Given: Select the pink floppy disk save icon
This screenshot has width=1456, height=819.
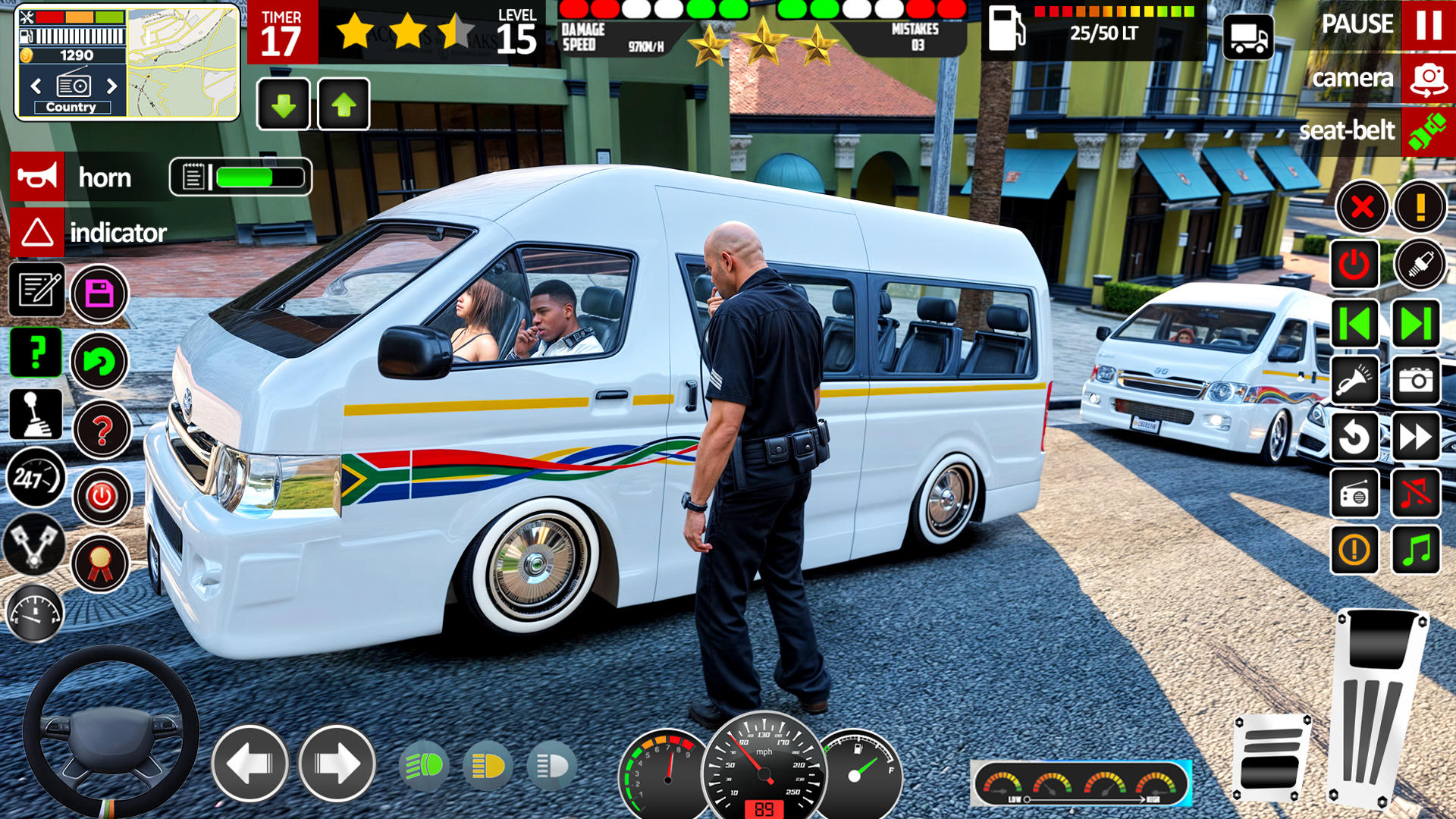Looking at the screenshot, I should (99, 294).
